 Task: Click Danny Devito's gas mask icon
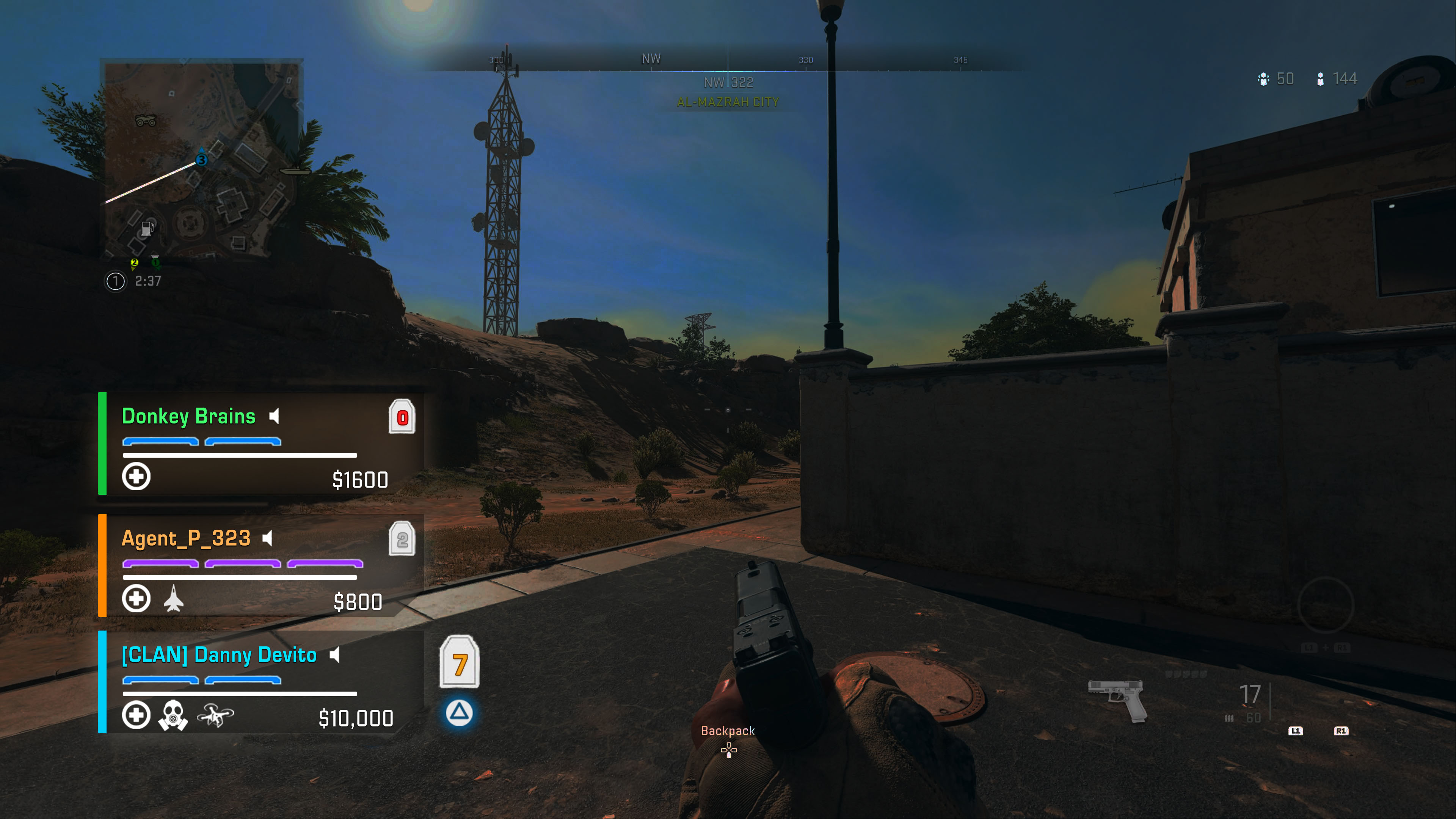tap(174, 715)
